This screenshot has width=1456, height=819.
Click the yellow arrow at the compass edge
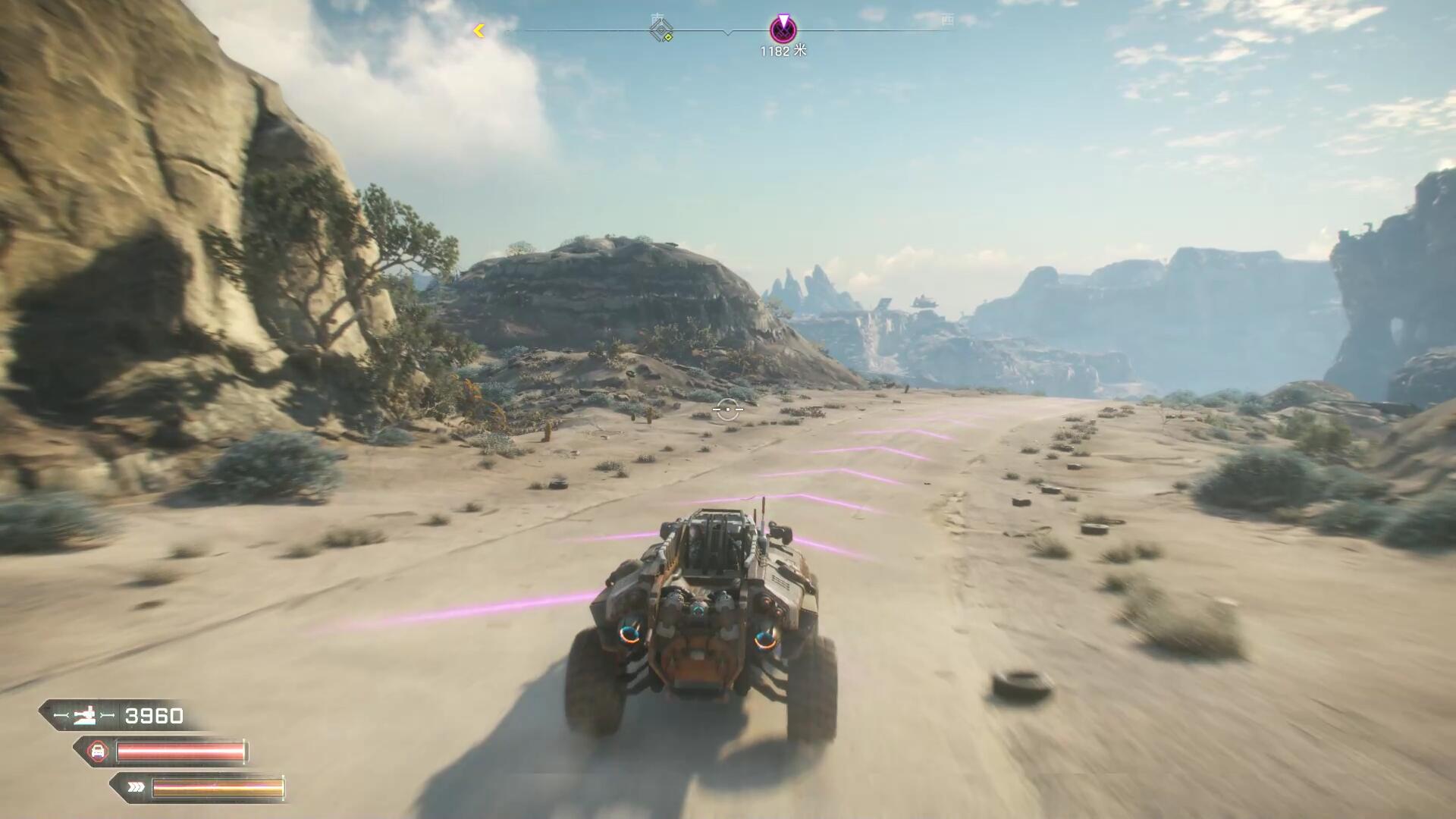tap(479, 30)
